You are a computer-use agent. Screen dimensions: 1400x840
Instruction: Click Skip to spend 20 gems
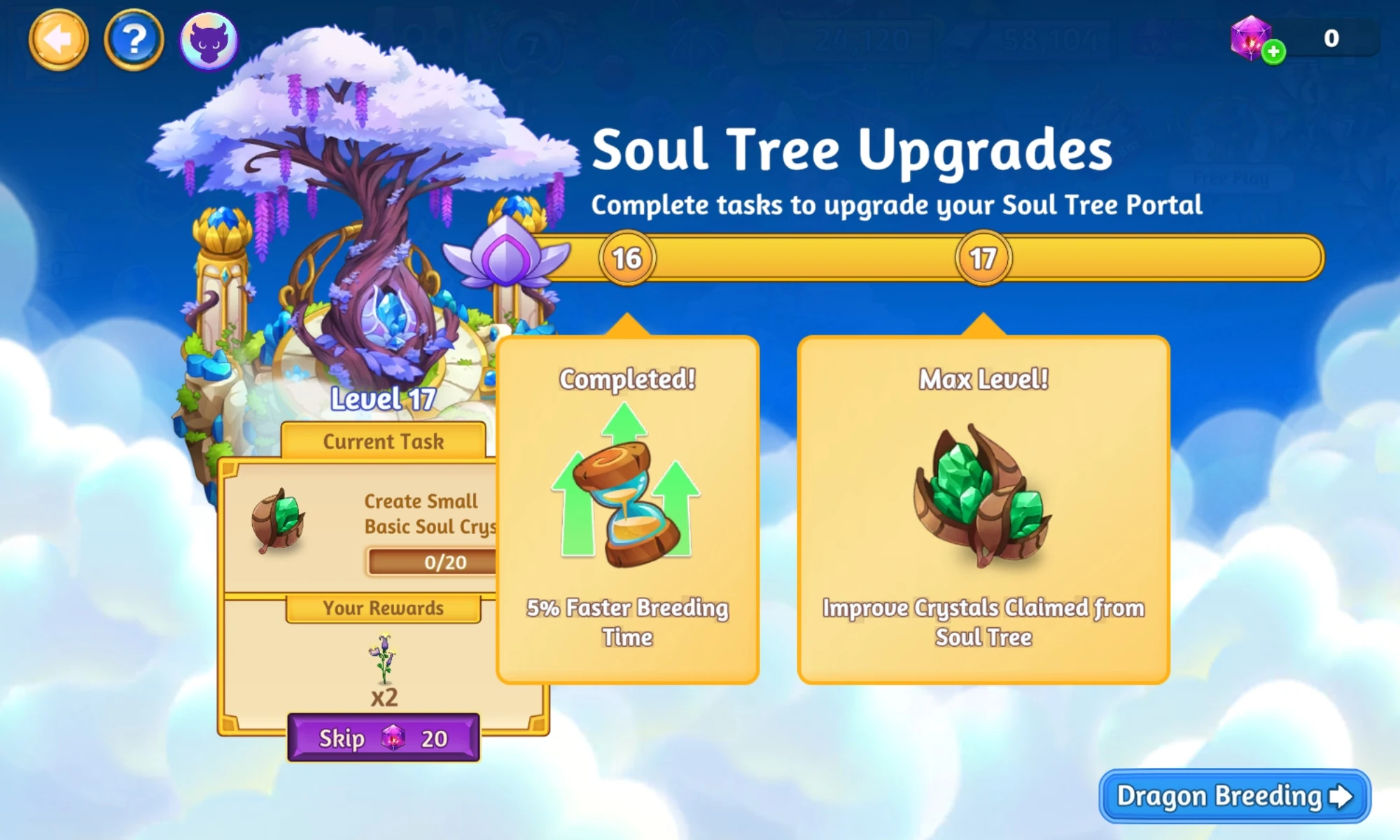384,738
